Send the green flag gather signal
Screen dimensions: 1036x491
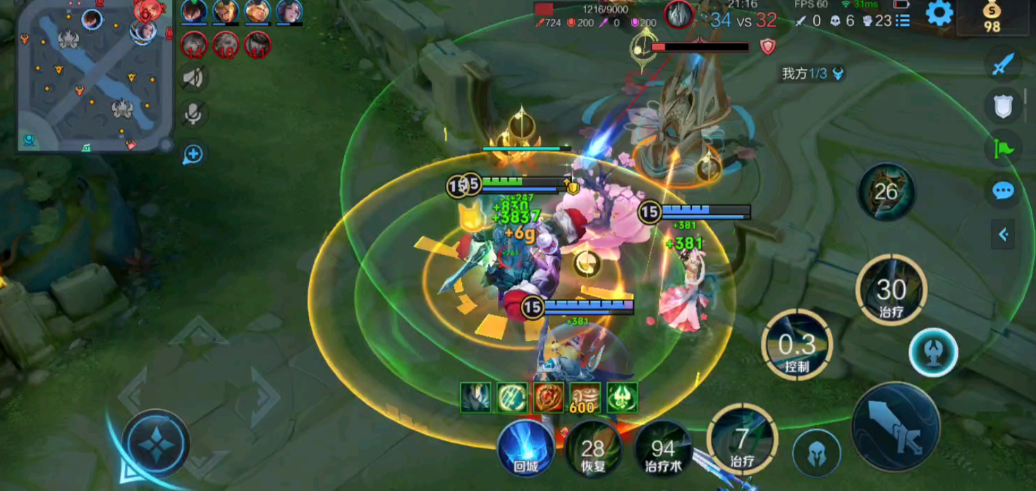click(x=1002, y=149)
